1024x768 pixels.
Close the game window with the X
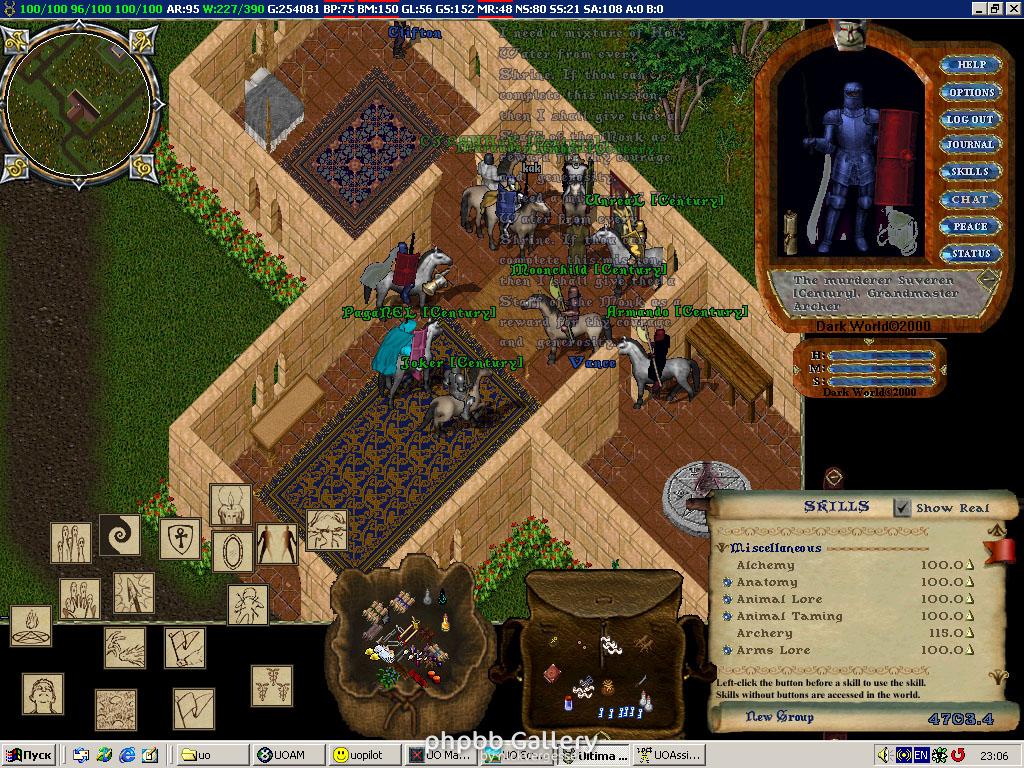pos(1012,8)
